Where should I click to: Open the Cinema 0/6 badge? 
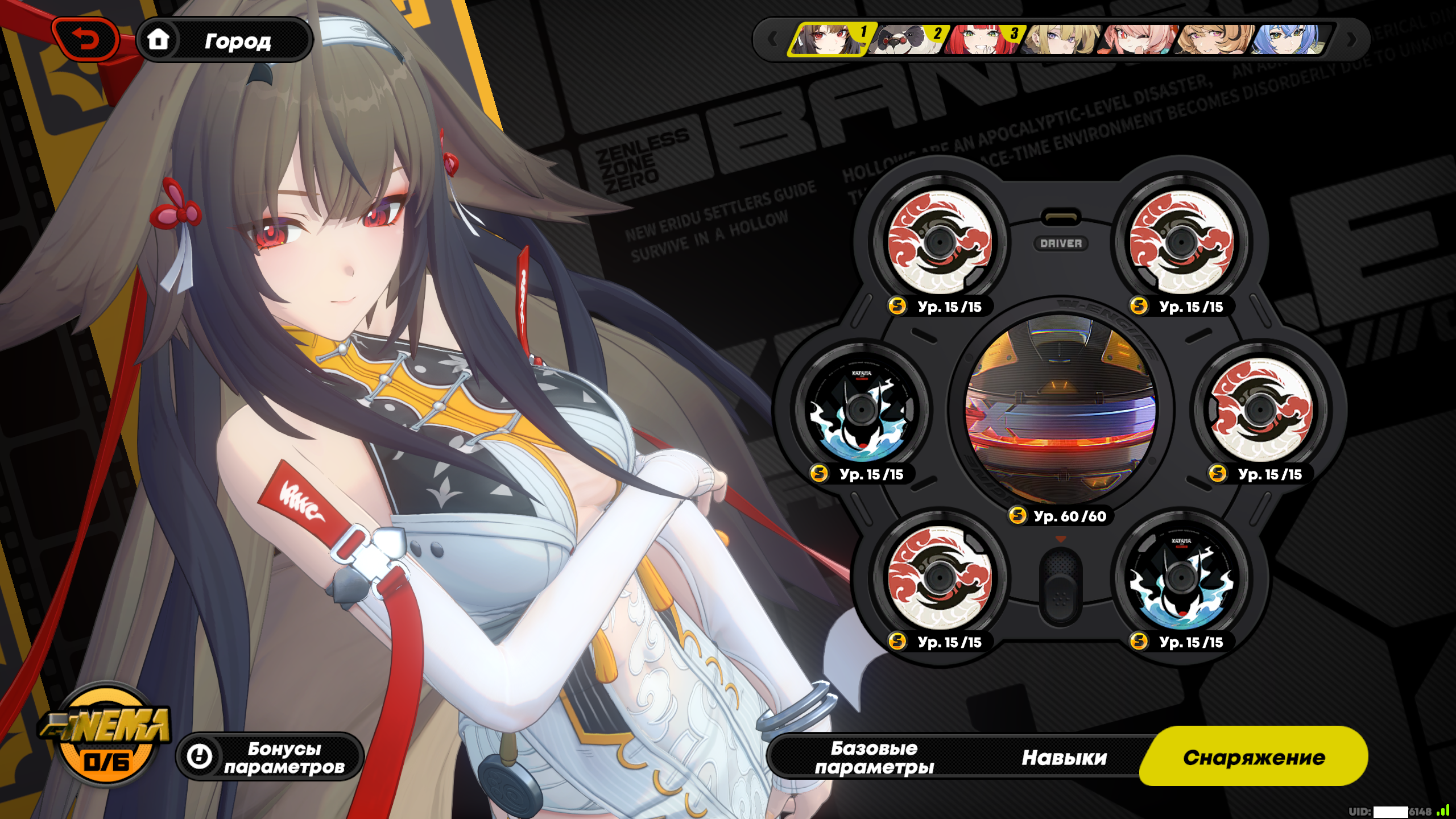pyautogui.click(x=106, y=734)
